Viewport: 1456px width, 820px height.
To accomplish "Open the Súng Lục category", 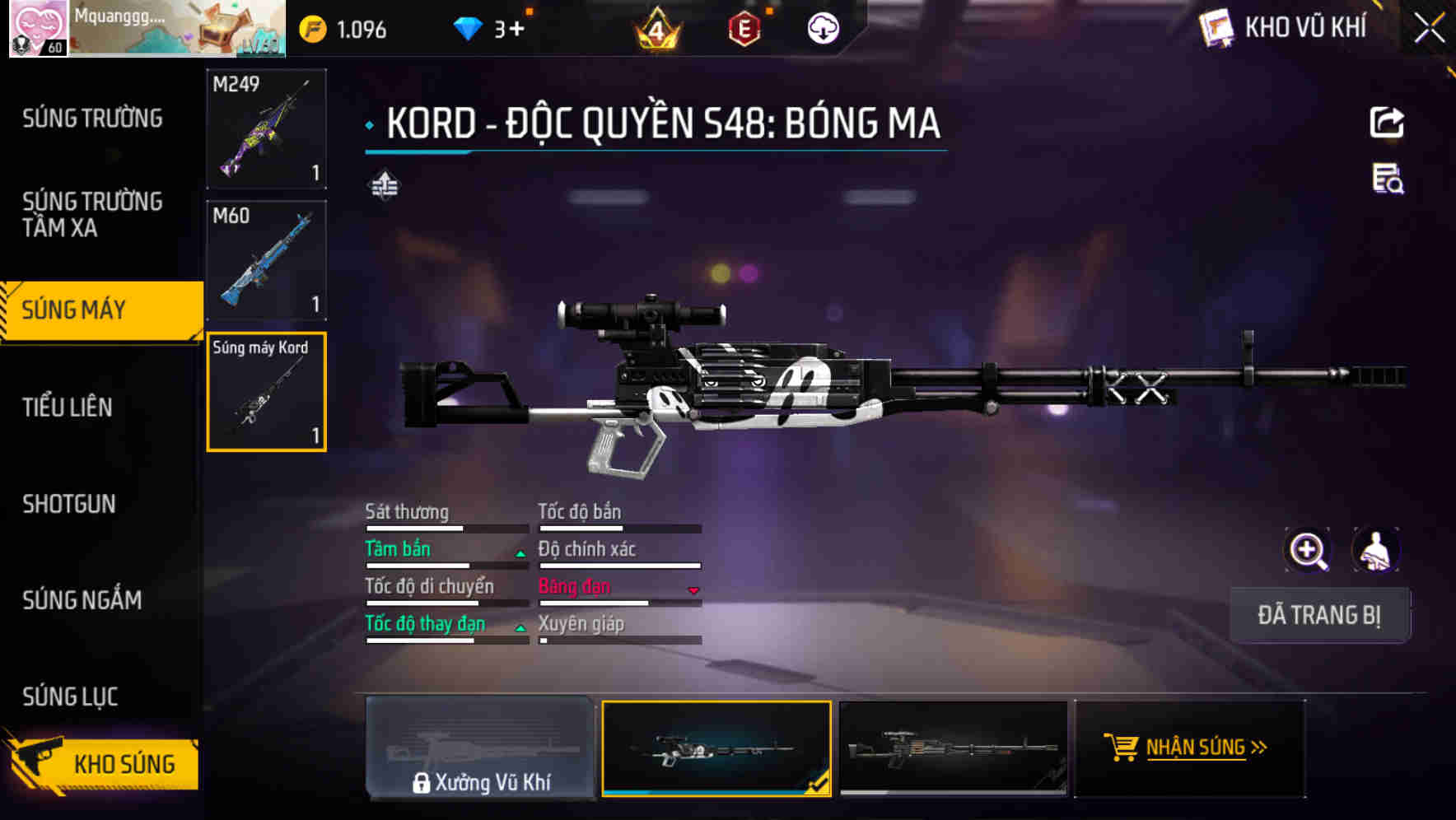I will (71, 697).
